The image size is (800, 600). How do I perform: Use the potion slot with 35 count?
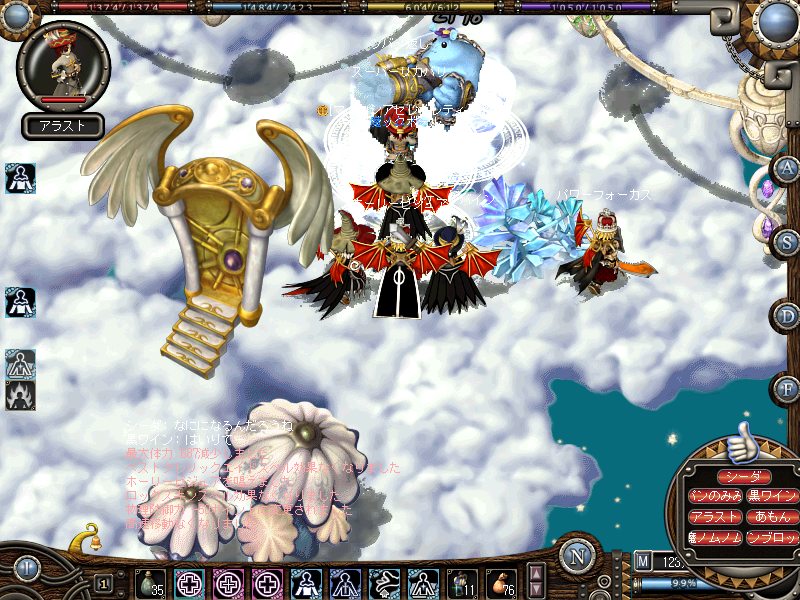click(151, 583)
